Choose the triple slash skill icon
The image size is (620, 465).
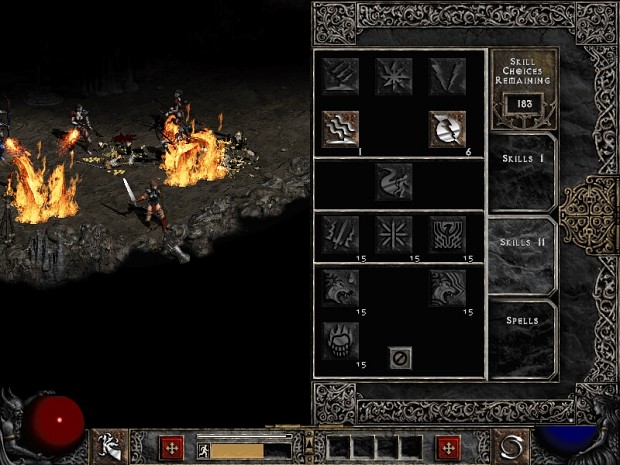tap(340, 234)
